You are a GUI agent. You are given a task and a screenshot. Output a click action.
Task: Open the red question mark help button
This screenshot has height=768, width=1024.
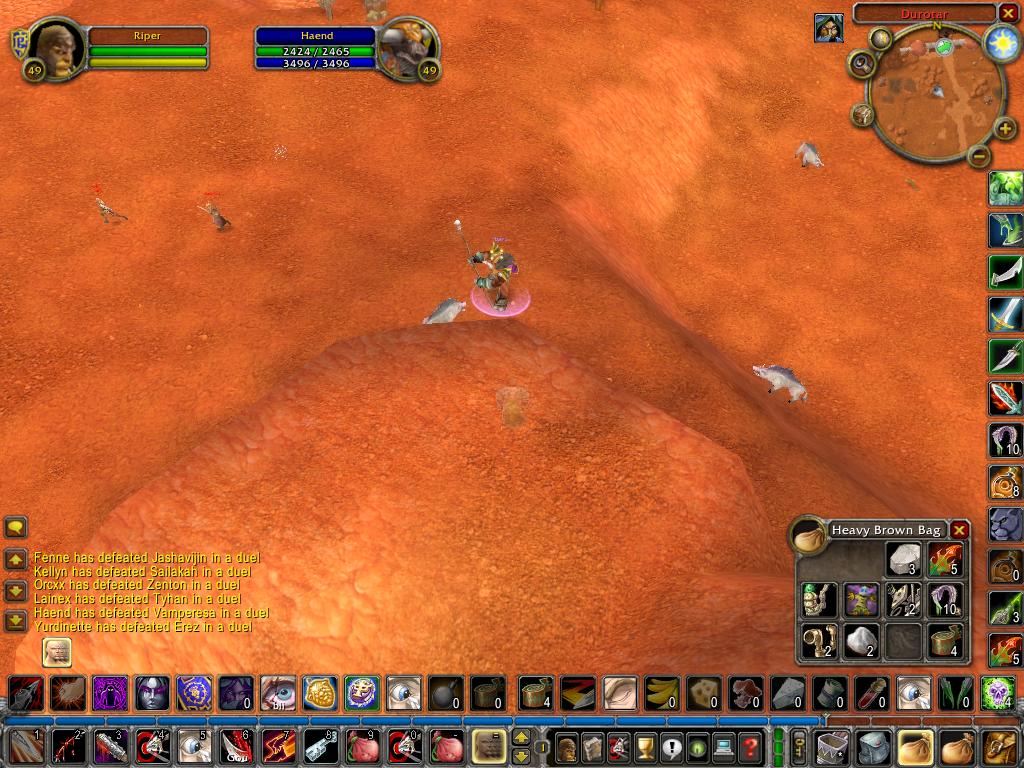(x=750, y=747)
